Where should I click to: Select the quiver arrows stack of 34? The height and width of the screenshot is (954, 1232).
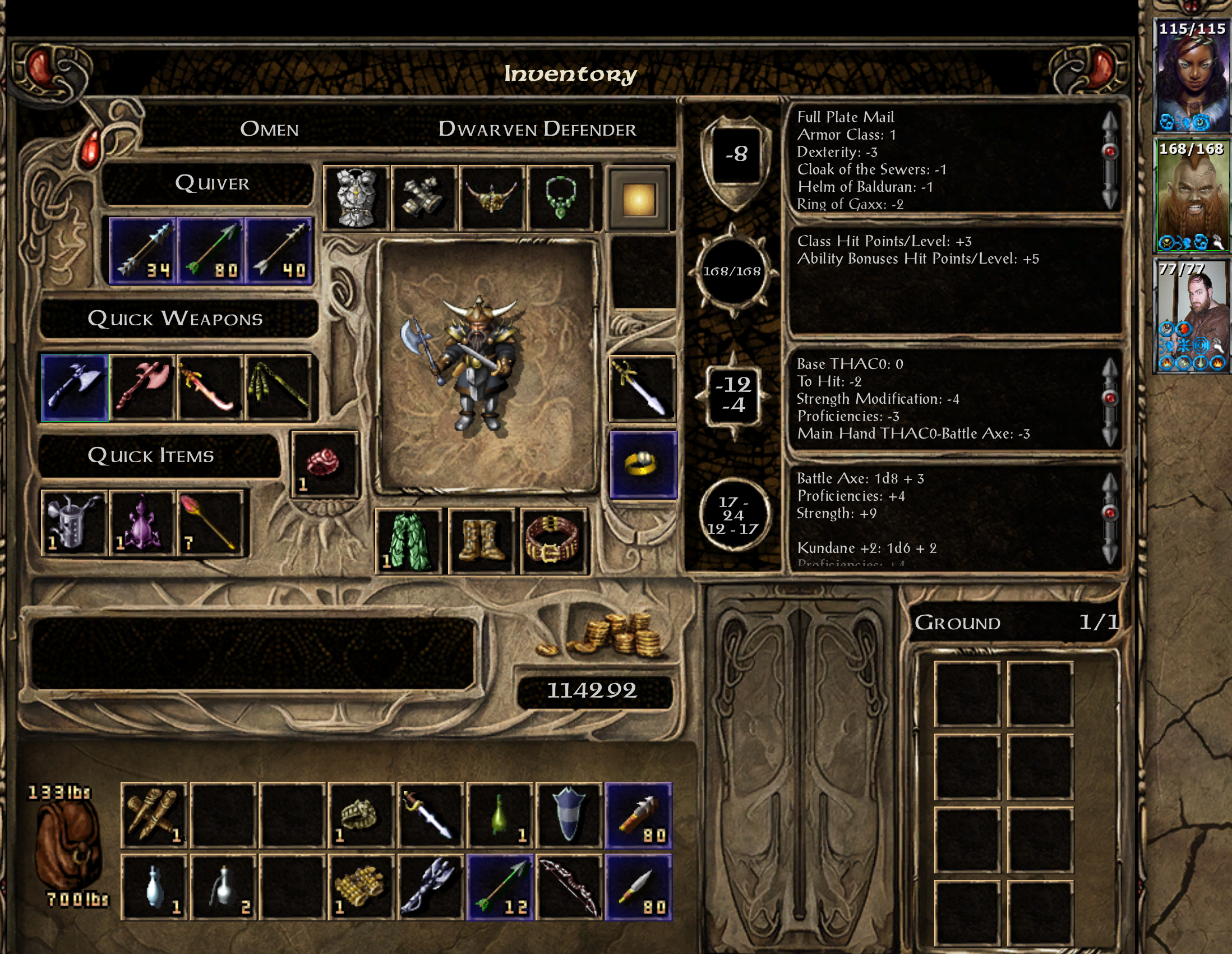[x=143, y=251]
